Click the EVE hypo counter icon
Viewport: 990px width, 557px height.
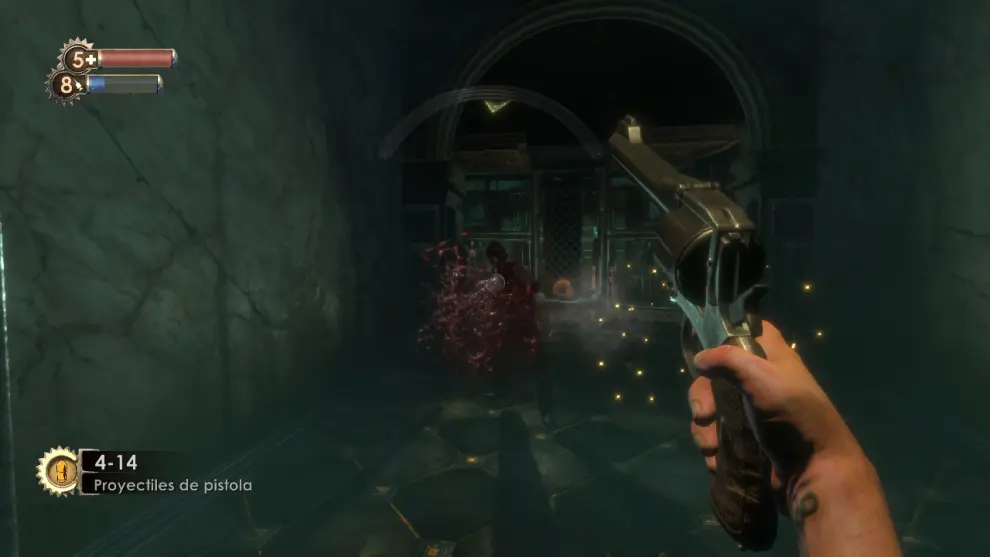click(67, 85)
